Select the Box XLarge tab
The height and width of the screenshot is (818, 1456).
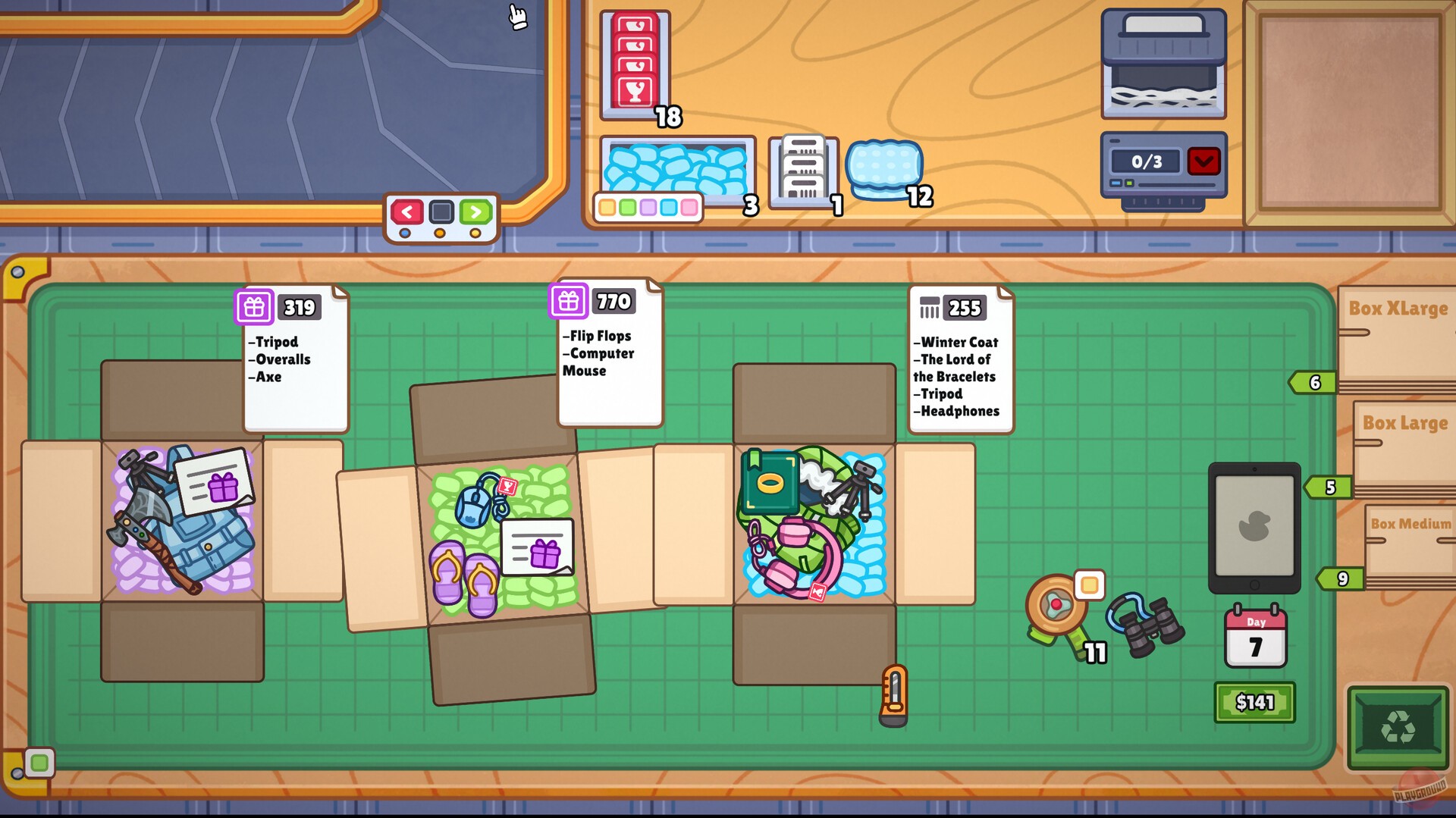pos(1398,309)
